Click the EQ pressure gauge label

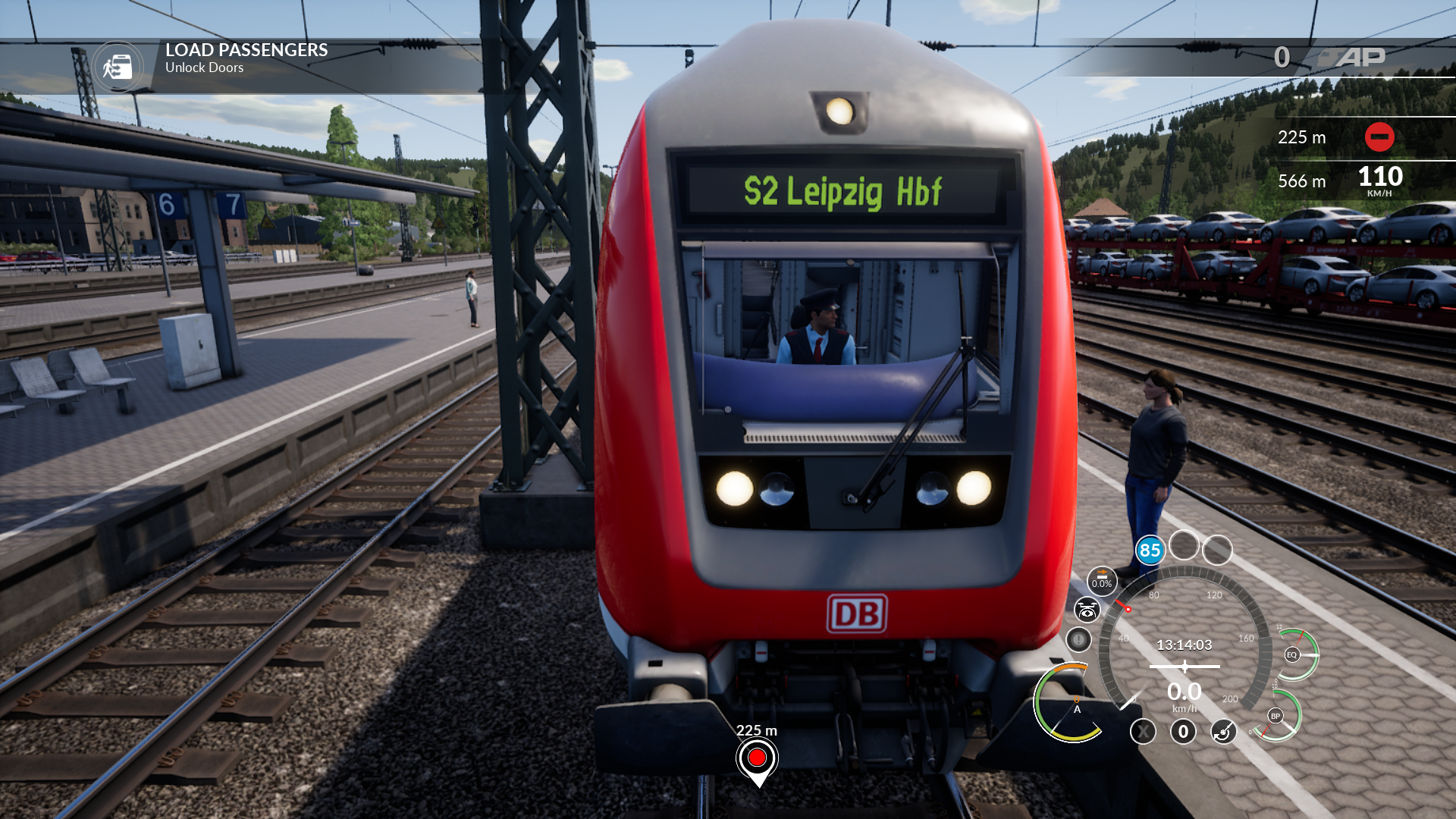click(x=1291, y=654)
